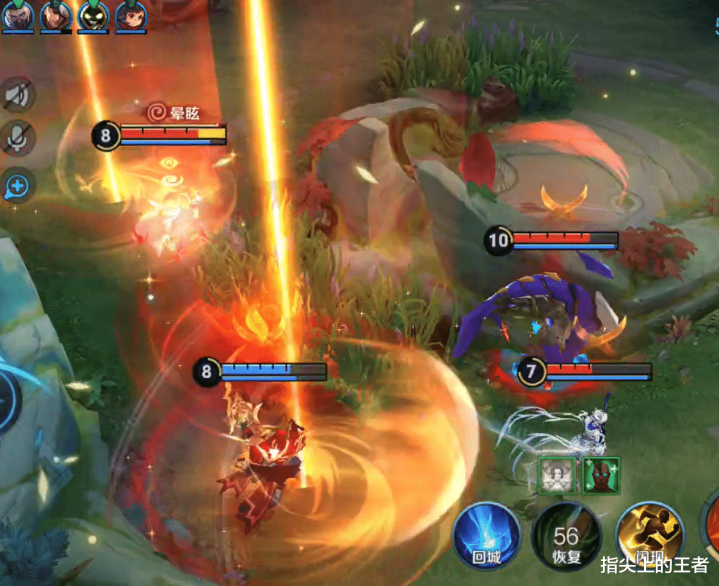Tap the 回城 recall button
The width and height of the screenshot is (719, 586).
pyautogui.click(x=487, y=535)
